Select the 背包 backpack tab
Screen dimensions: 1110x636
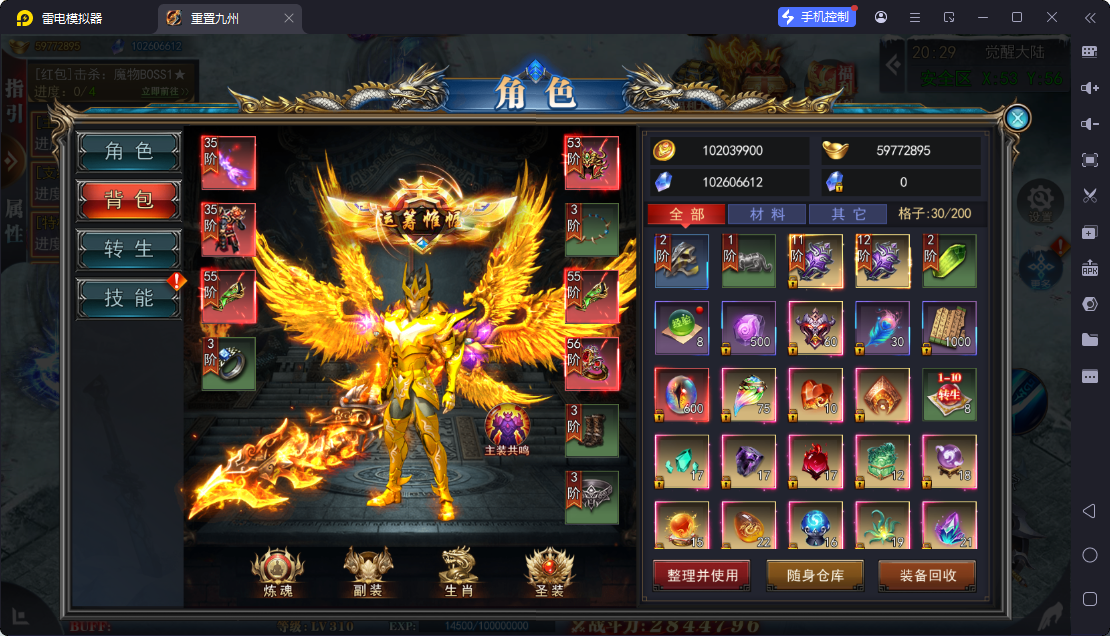129,200
